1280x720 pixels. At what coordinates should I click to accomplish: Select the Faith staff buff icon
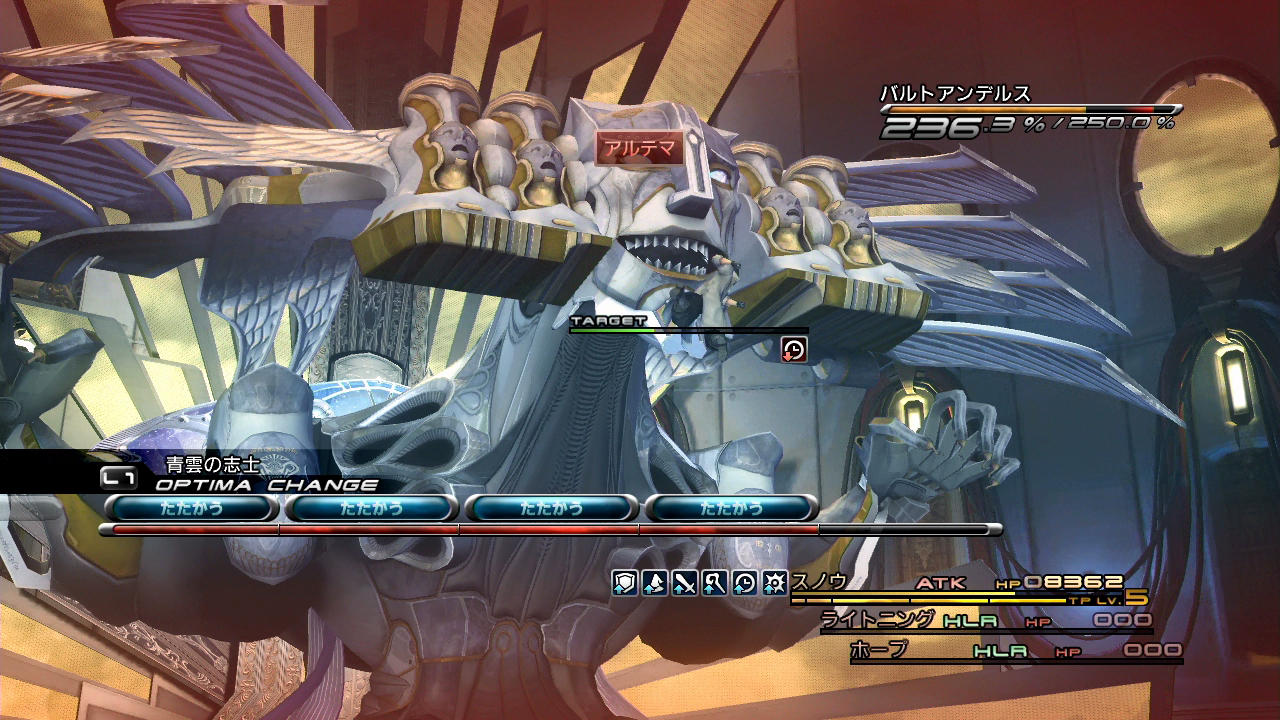point(715,582)
